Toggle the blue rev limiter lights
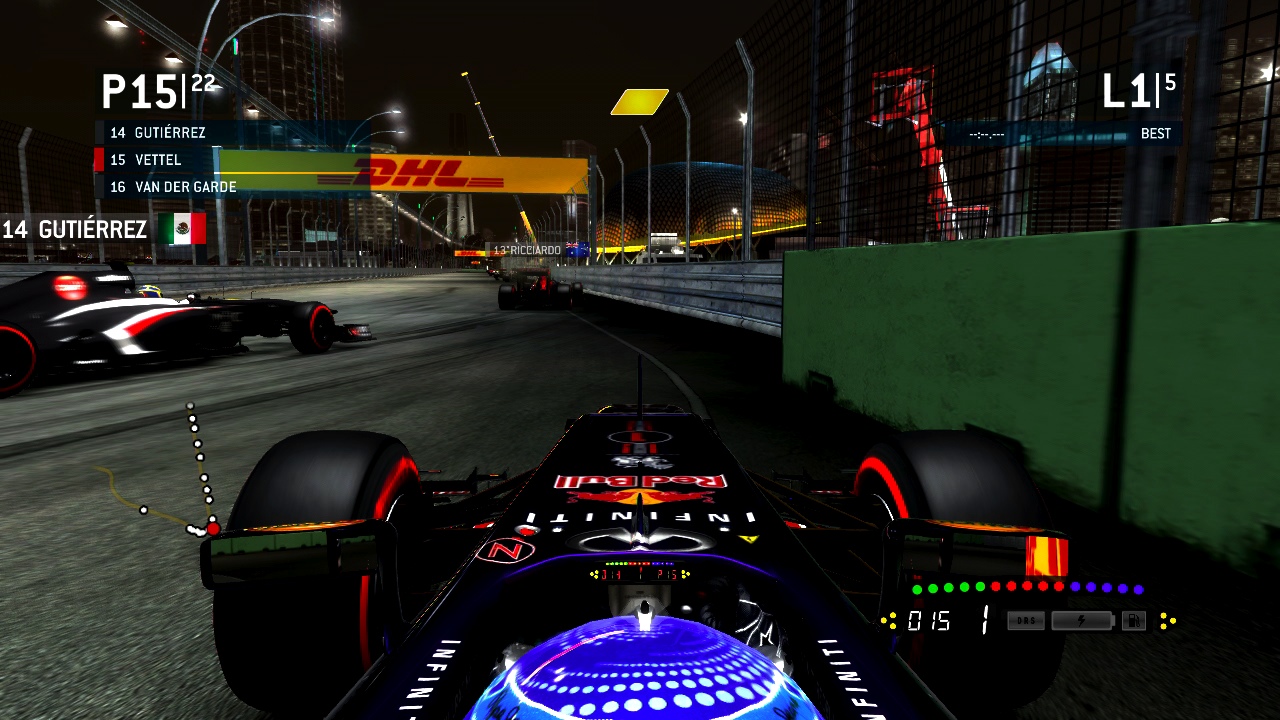 pyautogui.click(x=1105, y=589)
